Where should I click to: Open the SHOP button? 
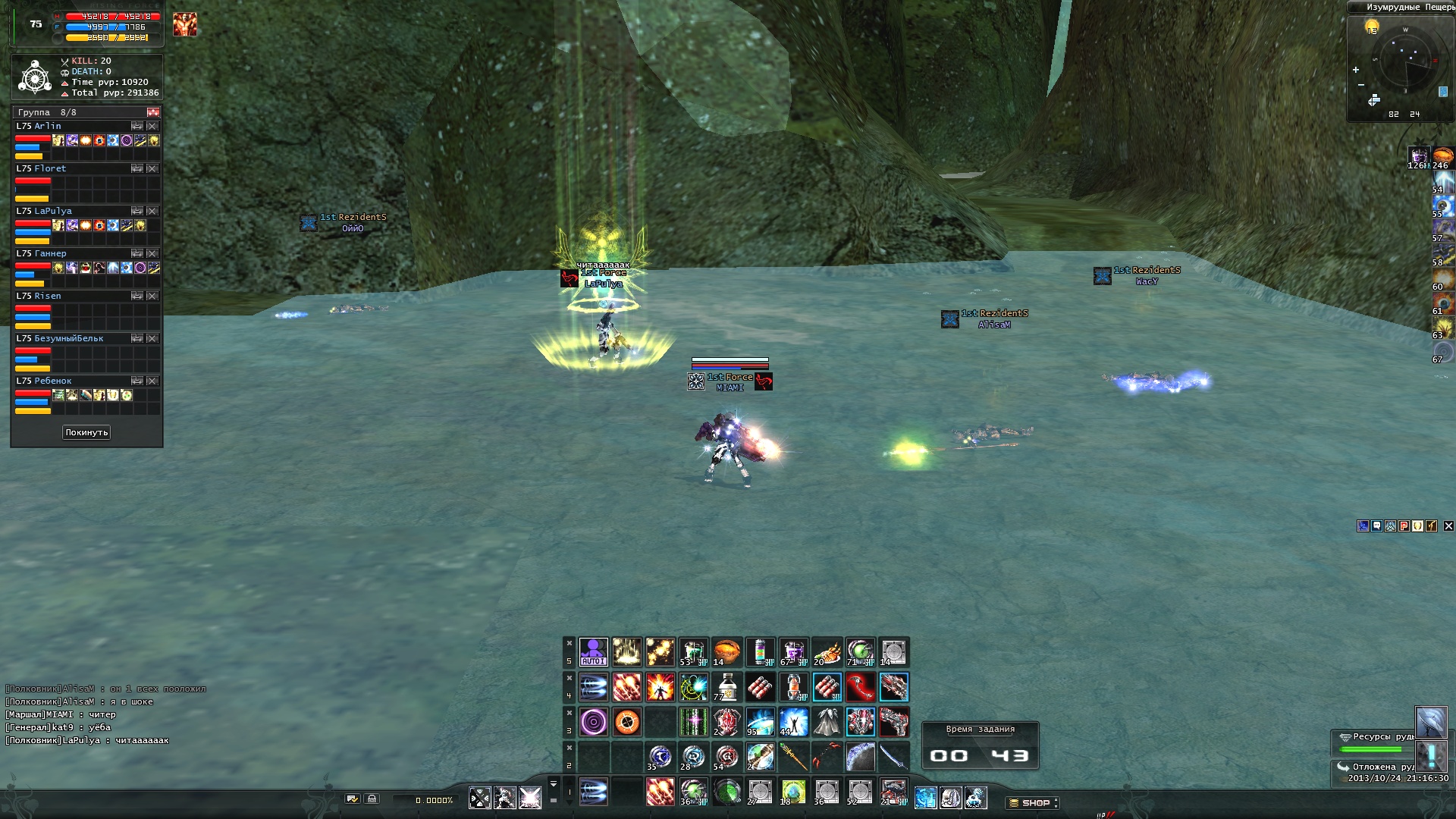click(x=1031, y=802)
